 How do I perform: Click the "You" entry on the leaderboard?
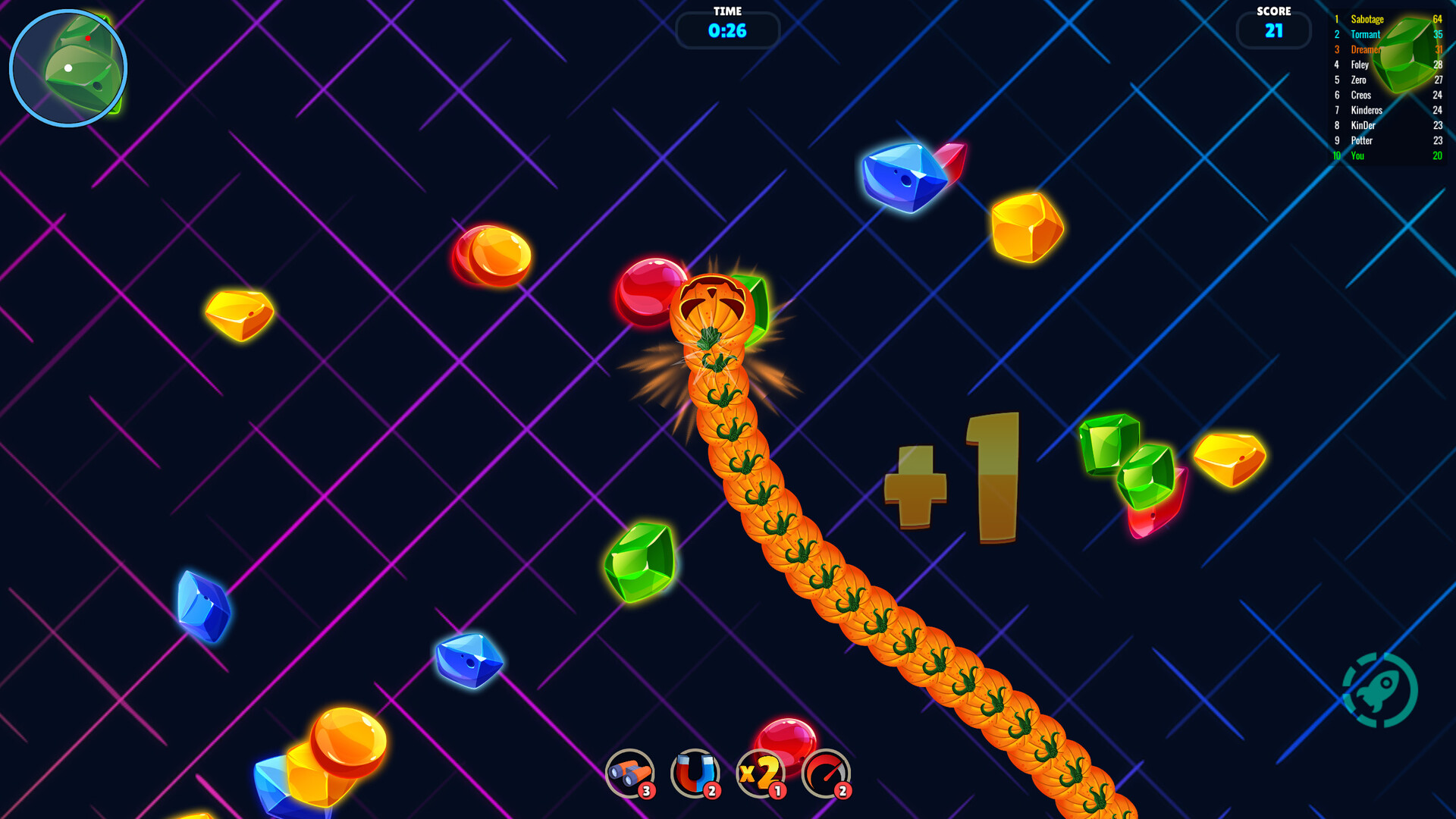(1357, 155)
